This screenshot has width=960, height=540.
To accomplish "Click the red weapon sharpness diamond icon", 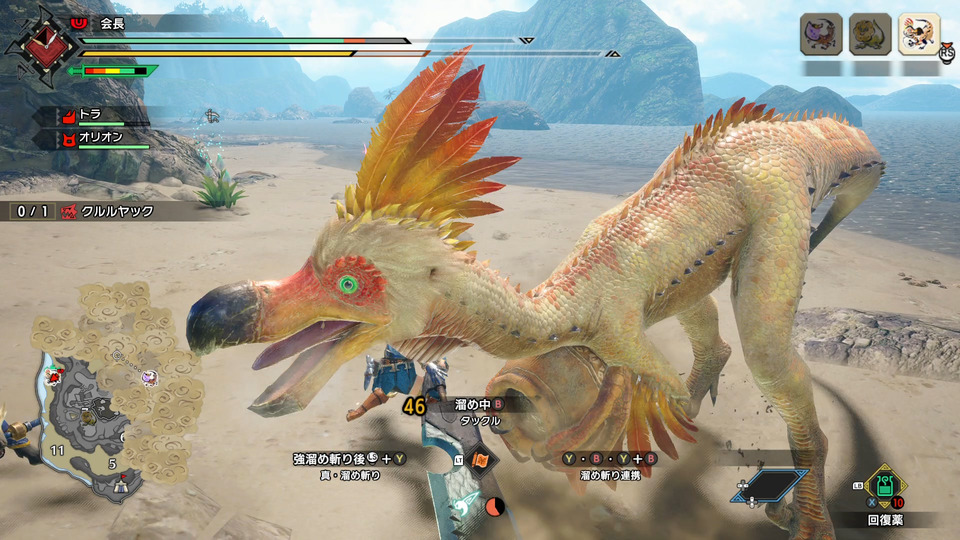I will [41, 45].
